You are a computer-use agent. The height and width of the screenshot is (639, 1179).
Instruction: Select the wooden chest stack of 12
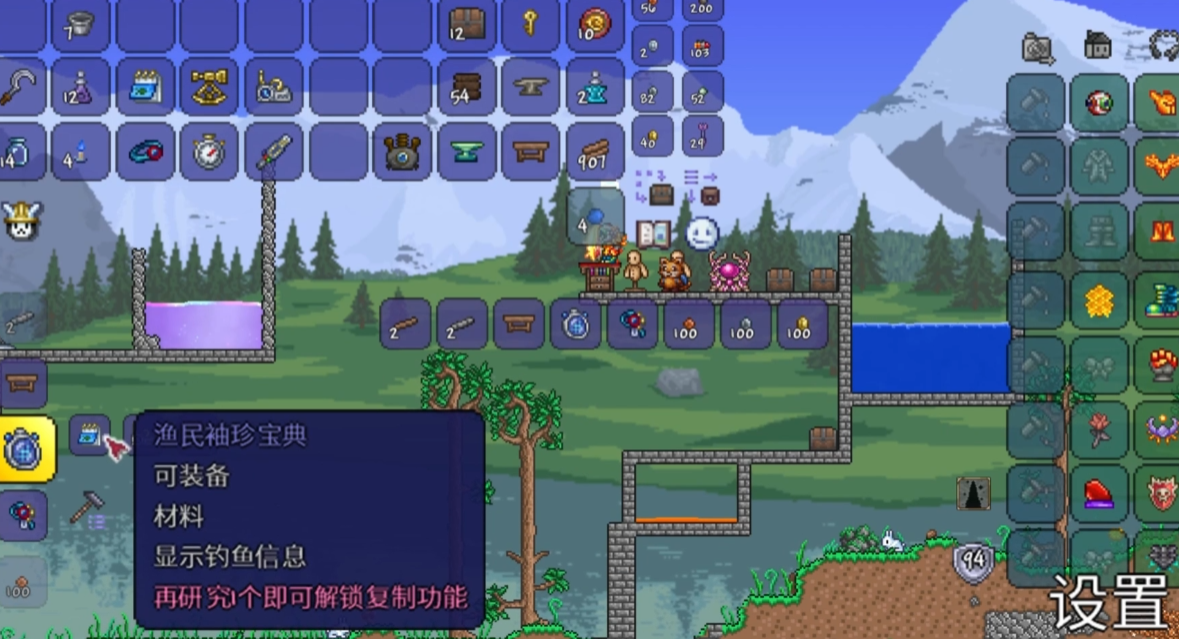pos(466,25)
